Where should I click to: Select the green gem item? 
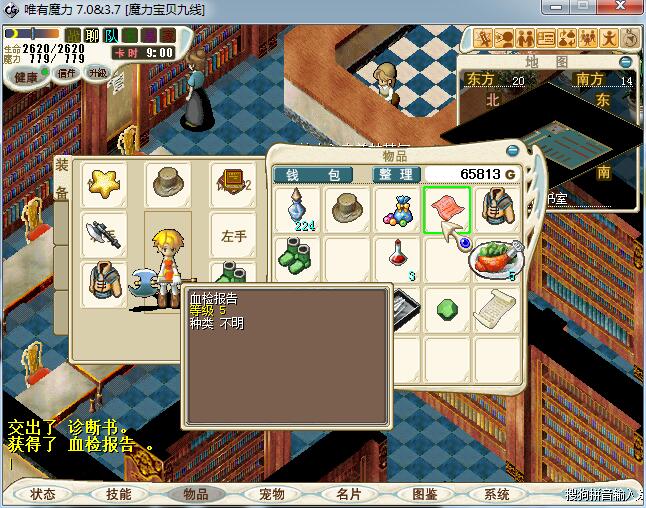coord(446,308)
